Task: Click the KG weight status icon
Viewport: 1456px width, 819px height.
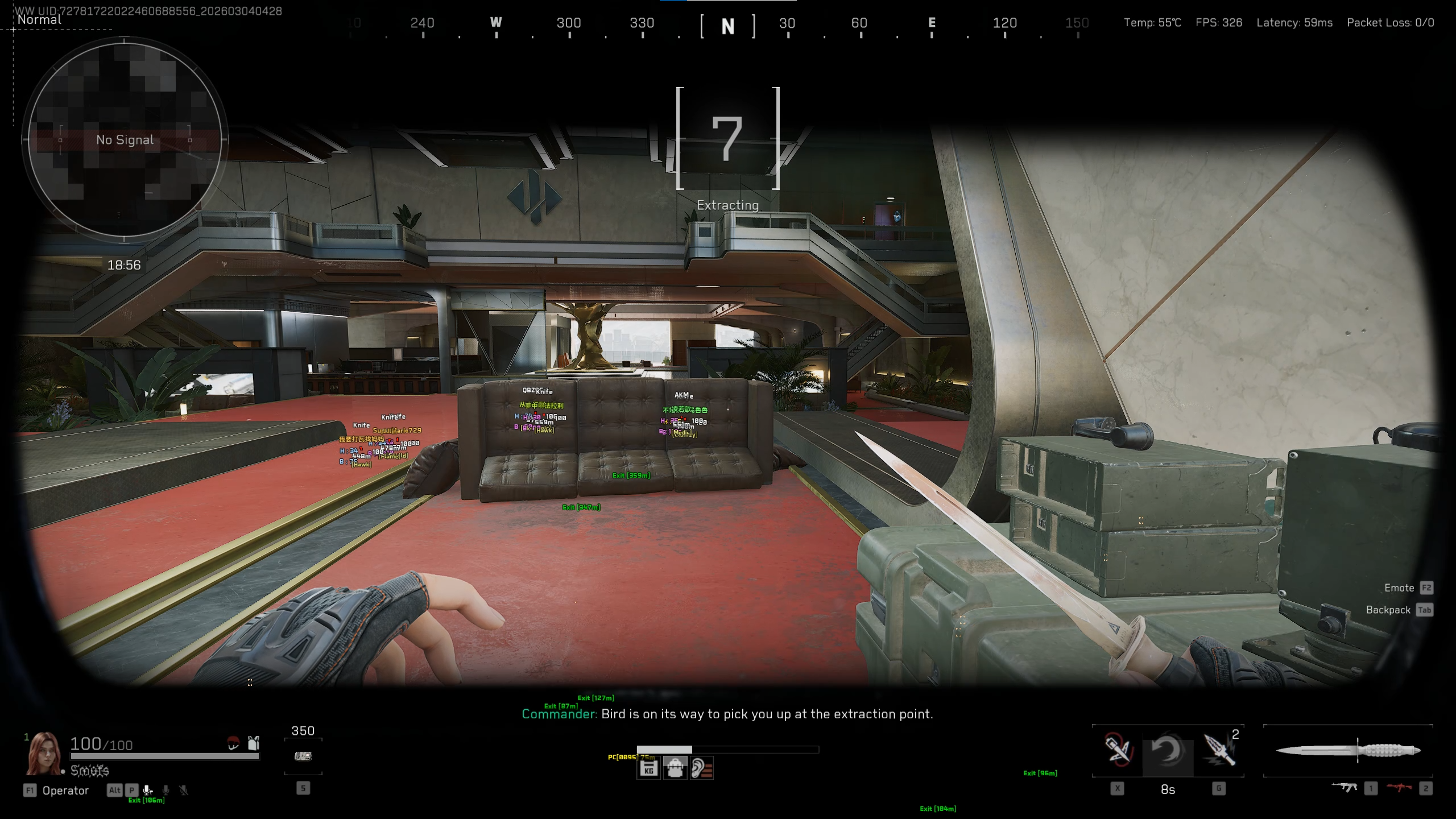Action: pos(648,770)
